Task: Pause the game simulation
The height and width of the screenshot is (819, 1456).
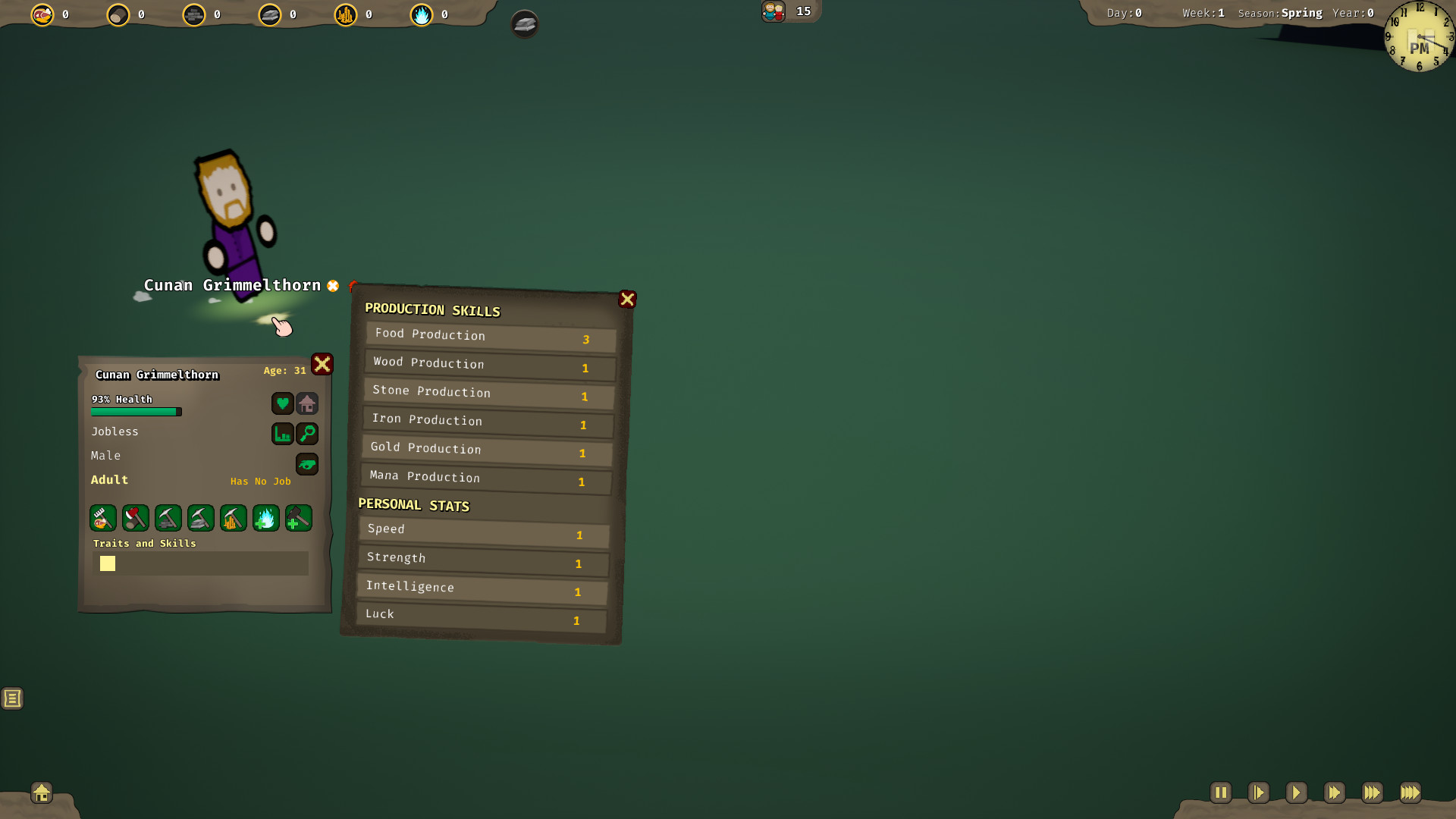Action: 1221,792
